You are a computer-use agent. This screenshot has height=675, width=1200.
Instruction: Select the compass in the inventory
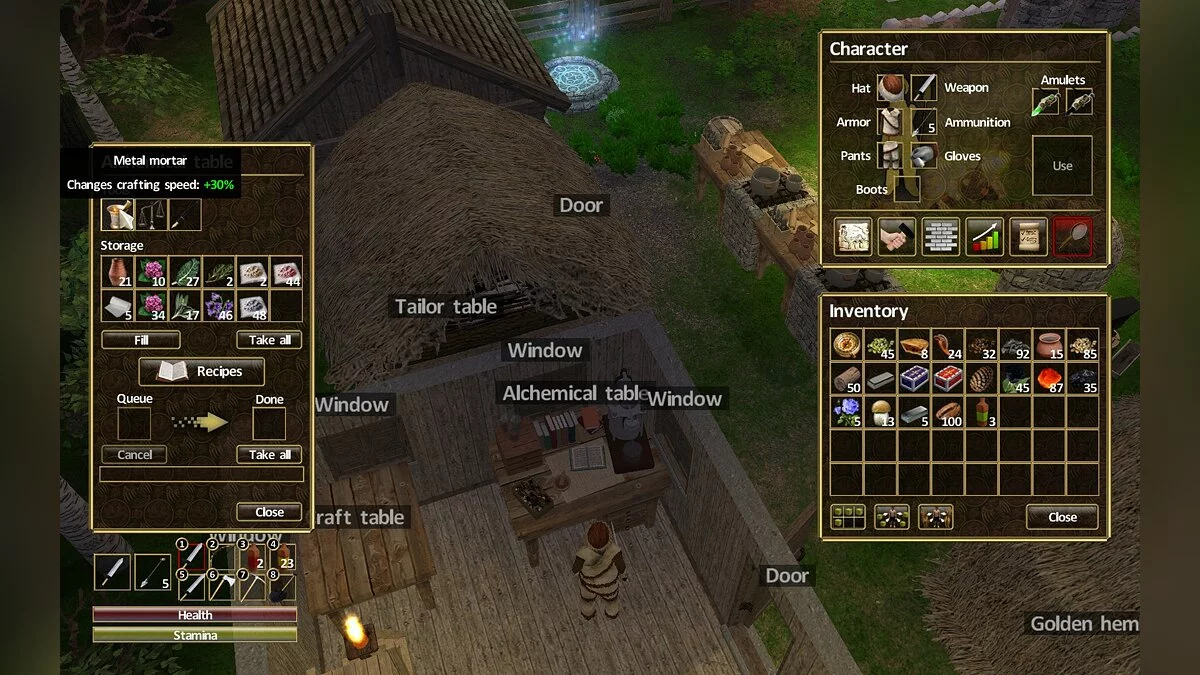point(847,344)
